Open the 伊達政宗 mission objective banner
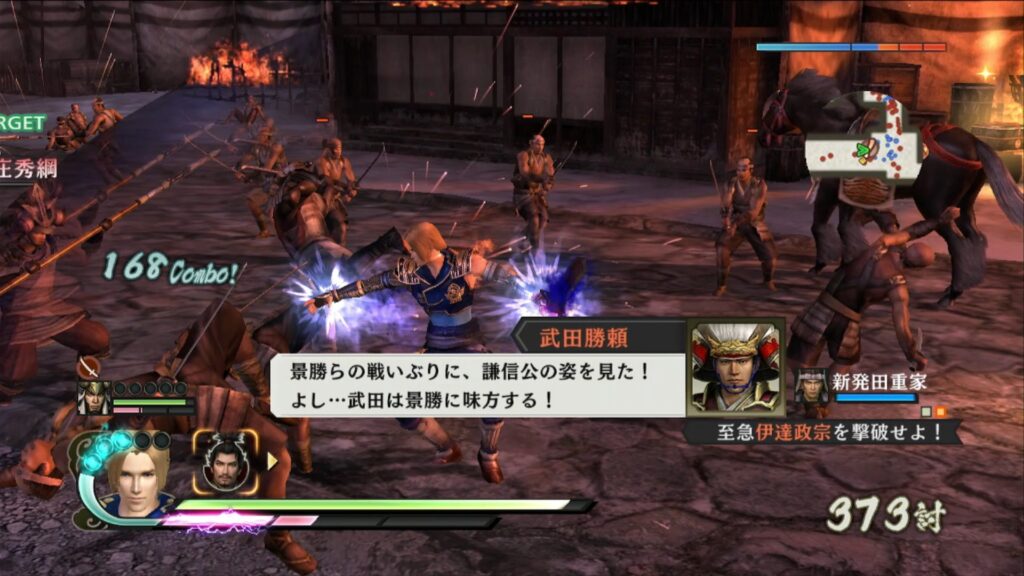This screenshot has width=1024, height=576. coord(822,433)
